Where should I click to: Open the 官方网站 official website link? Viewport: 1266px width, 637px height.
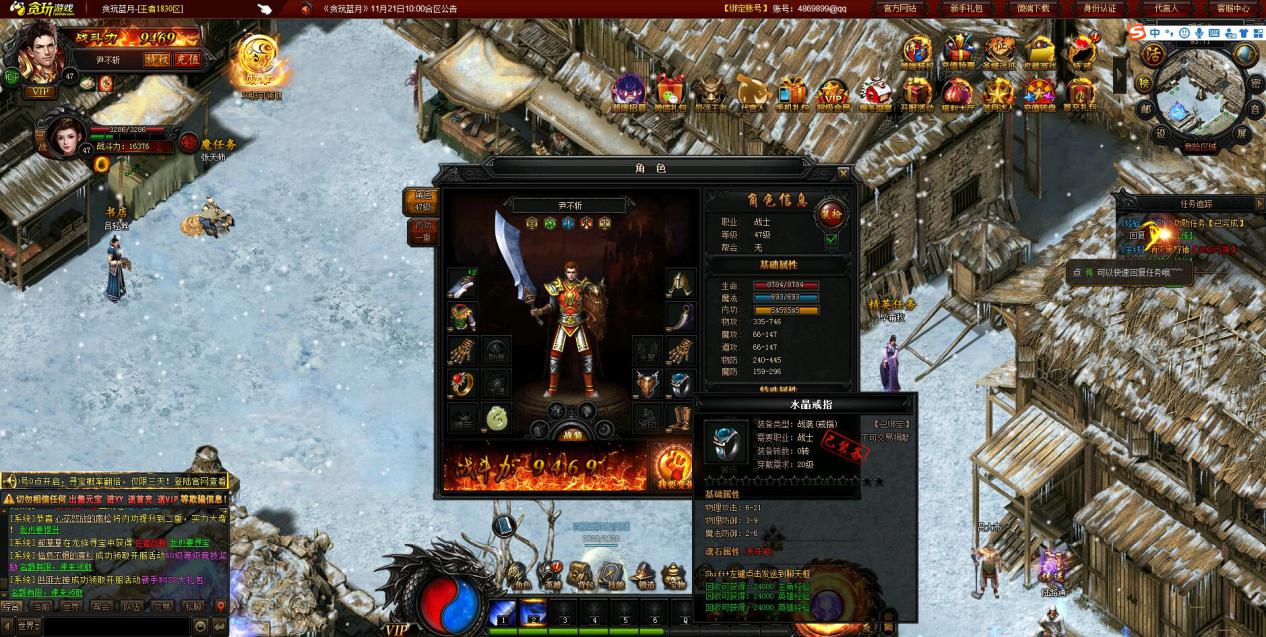click(900, 8)
